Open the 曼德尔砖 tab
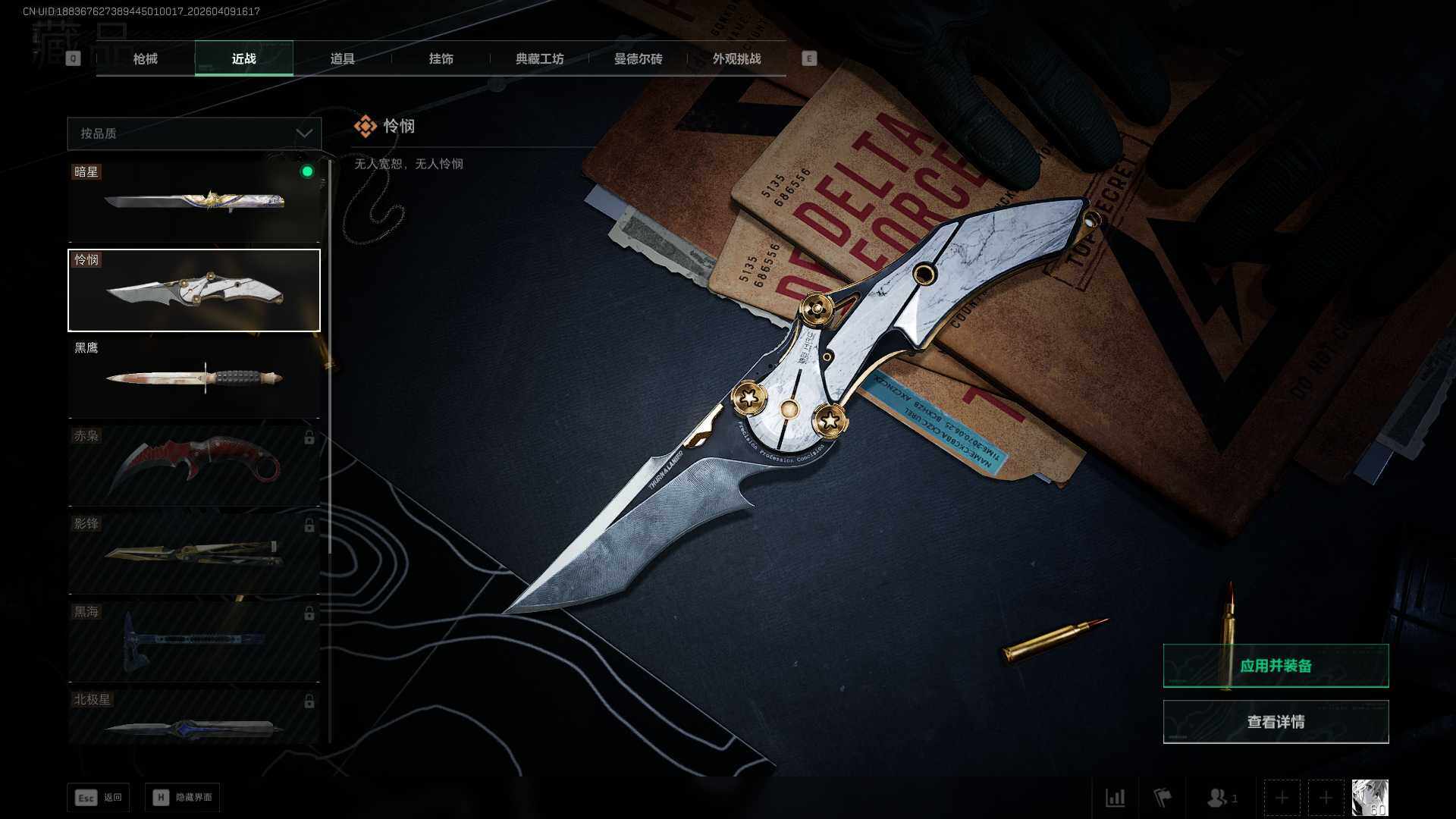Image resolution: width=1456 pixels, height=819 pixels. click(x=638, y=58)
